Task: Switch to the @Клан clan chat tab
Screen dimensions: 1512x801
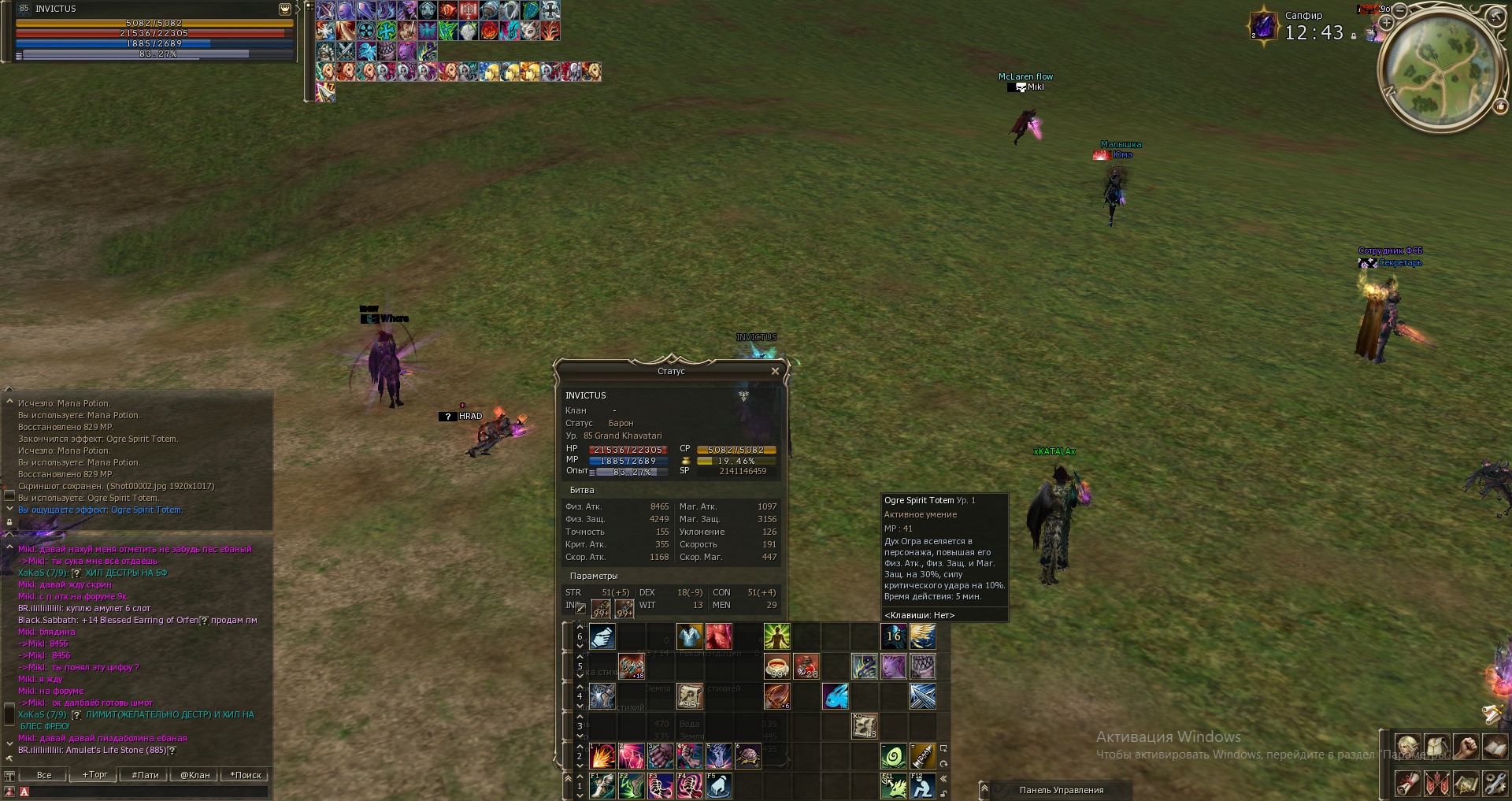Action: [x=195, y=775]
